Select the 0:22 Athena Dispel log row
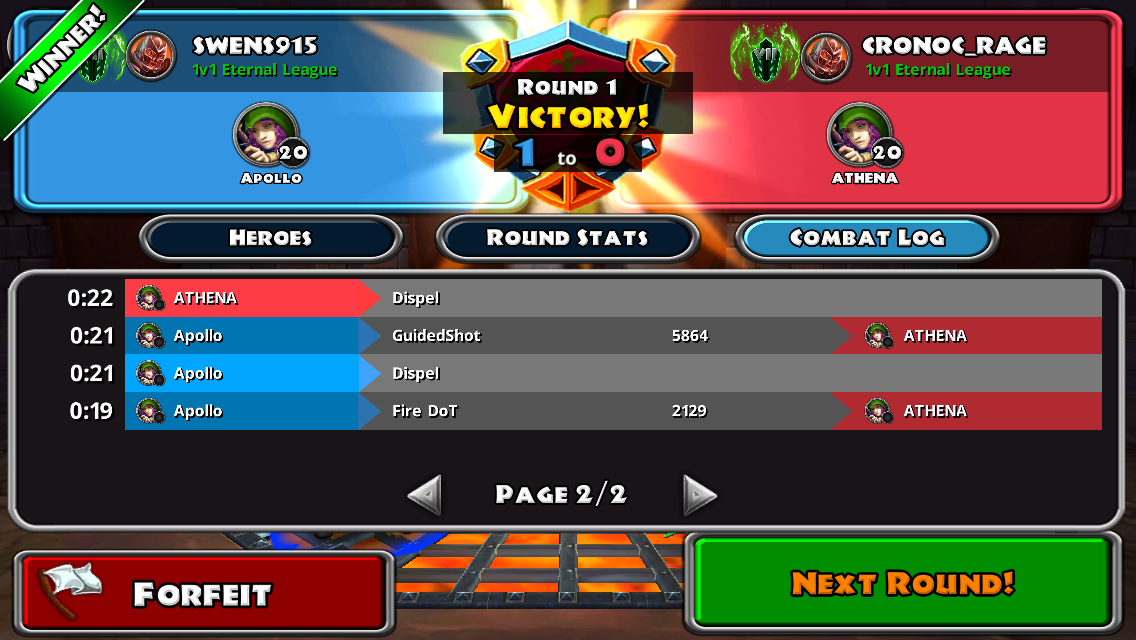This screenshot has height=640, width=1136. 612,298
